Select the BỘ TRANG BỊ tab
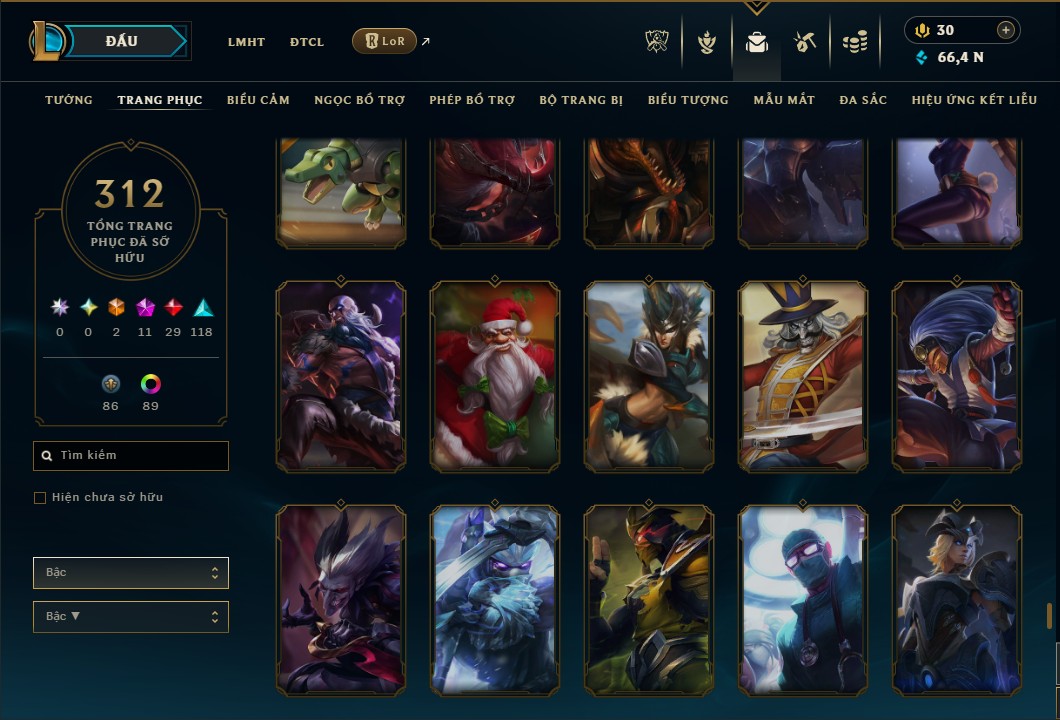1060x720 pixels. [581, 100]
